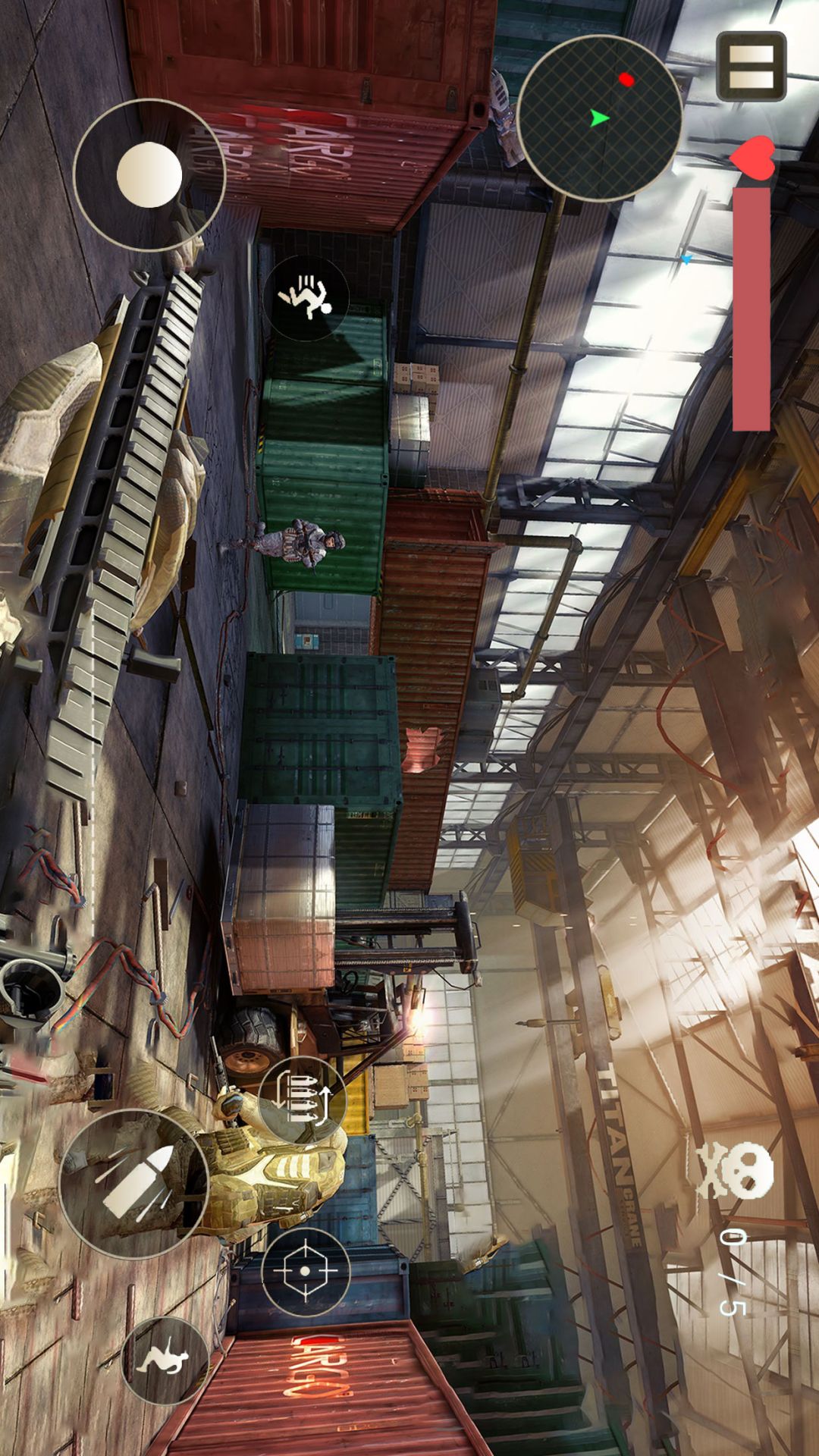Open the pause menu button
The height and width of the screenshot is (1456, 819).
point(751,67)
